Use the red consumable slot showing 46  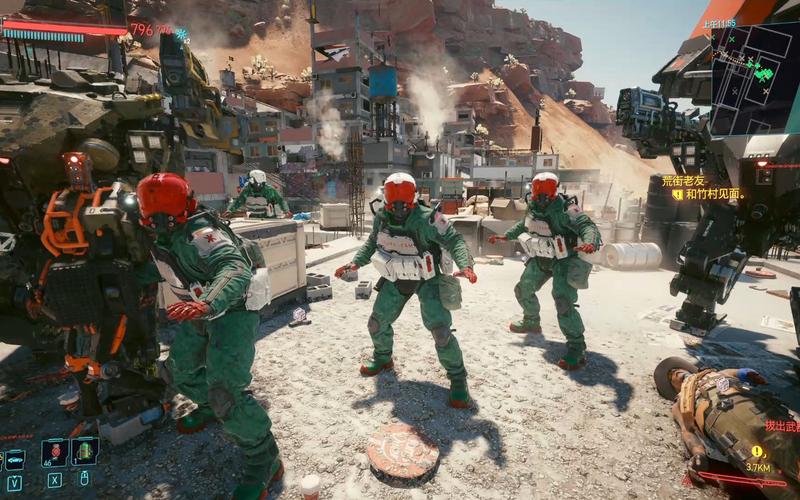[55, 453]
